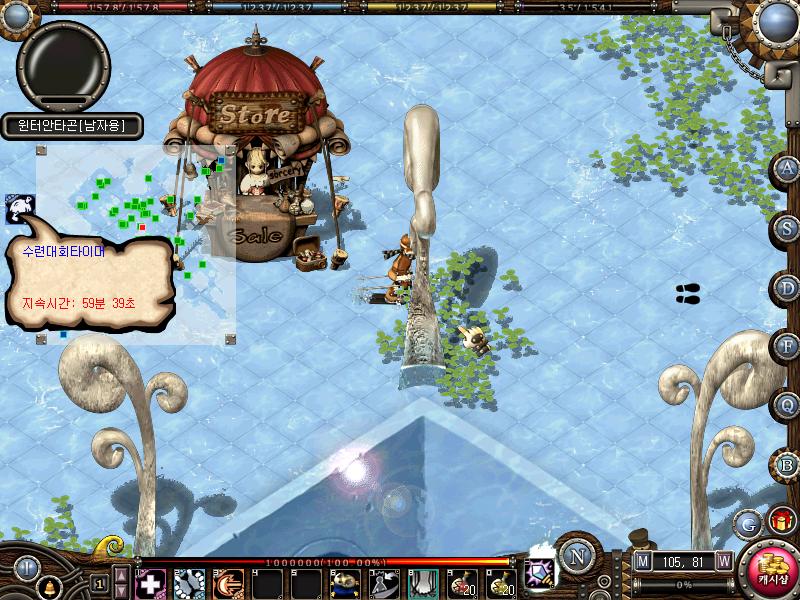Click the small G button
The height and width of the screenshot is (600, 800).
tap(748, 524)
